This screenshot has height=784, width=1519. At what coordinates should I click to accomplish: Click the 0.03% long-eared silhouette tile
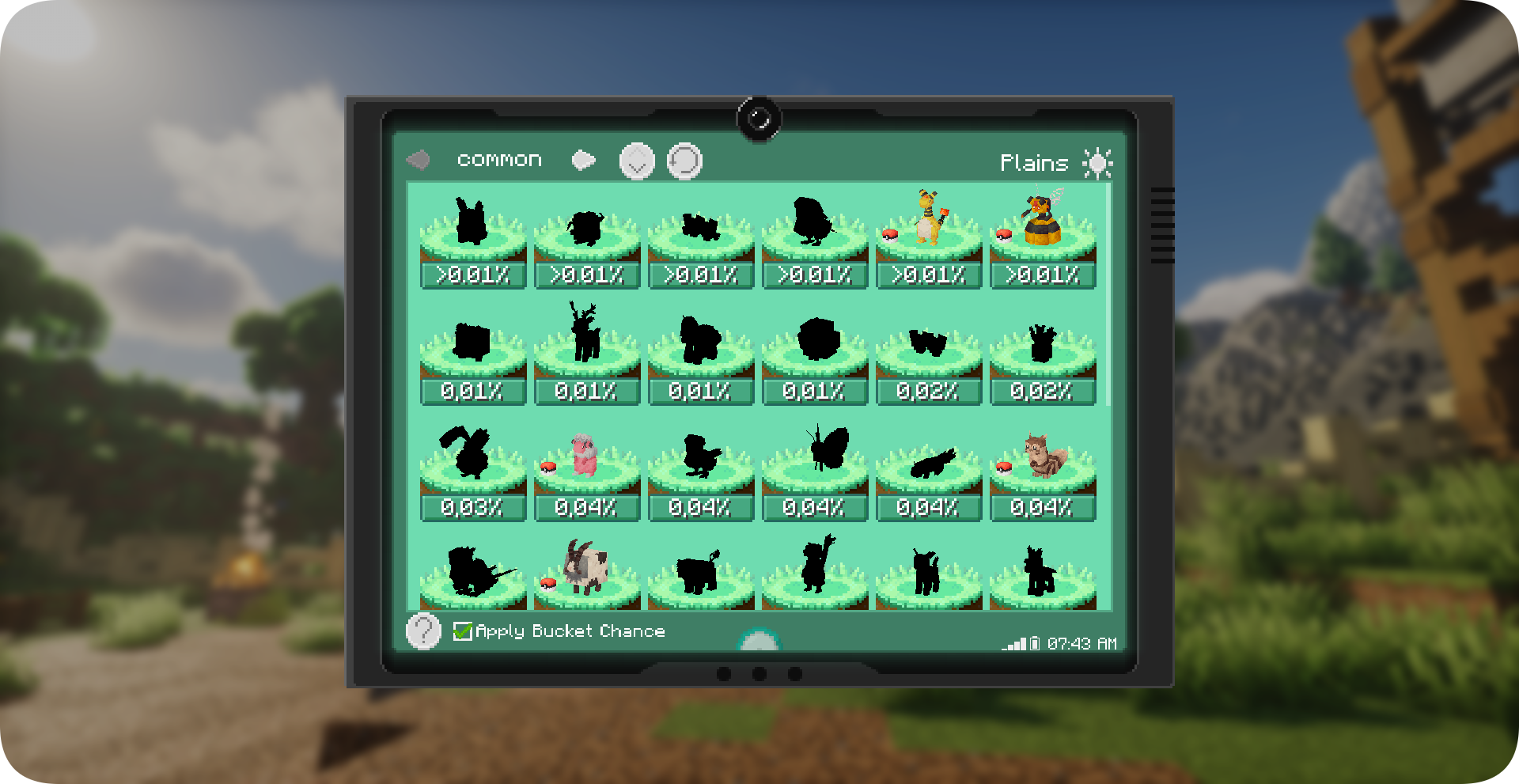click(472, 471)
